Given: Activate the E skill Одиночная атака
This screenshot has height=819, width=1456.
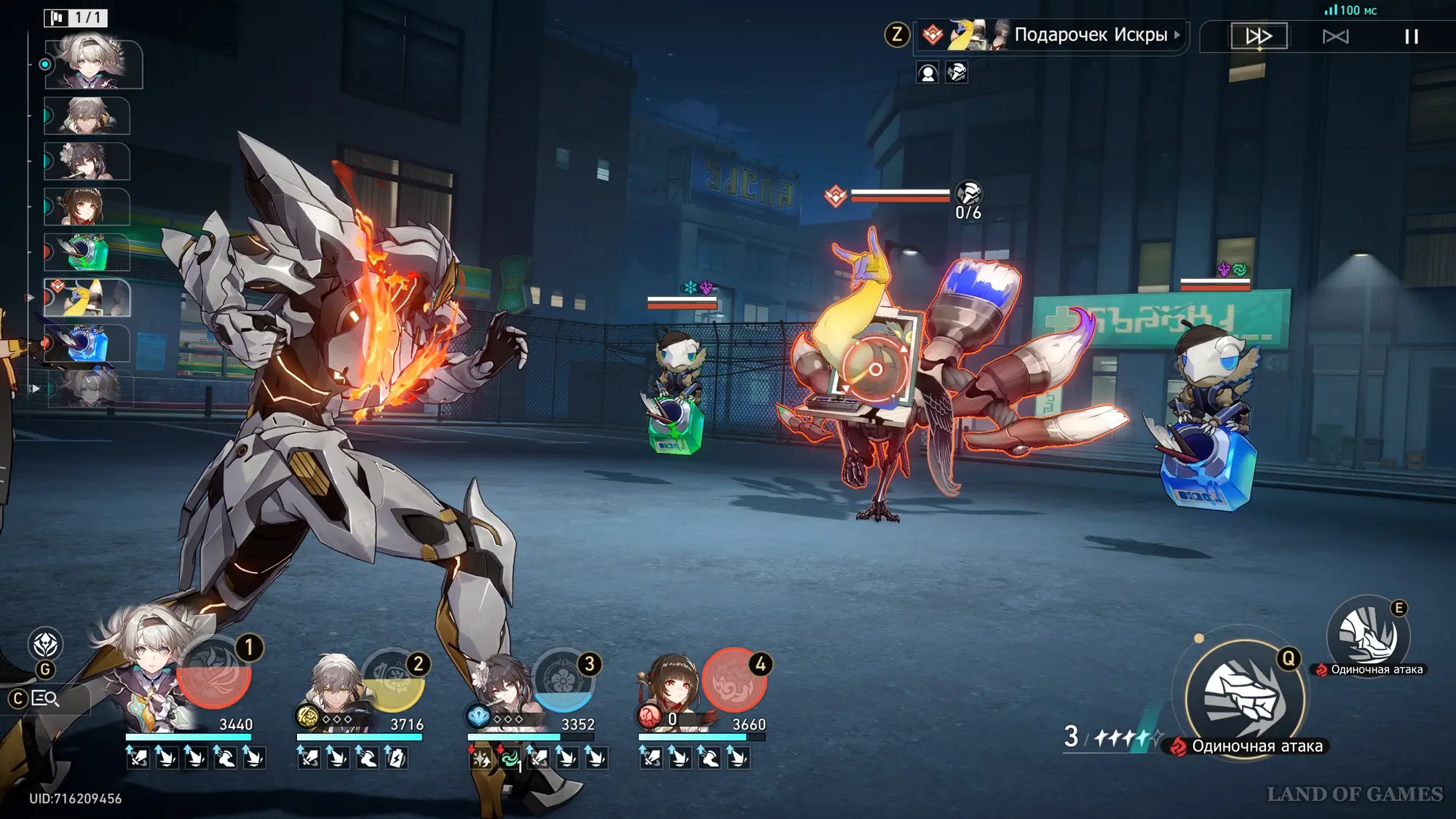Looking at the screenshot, I should (1368, 635).
